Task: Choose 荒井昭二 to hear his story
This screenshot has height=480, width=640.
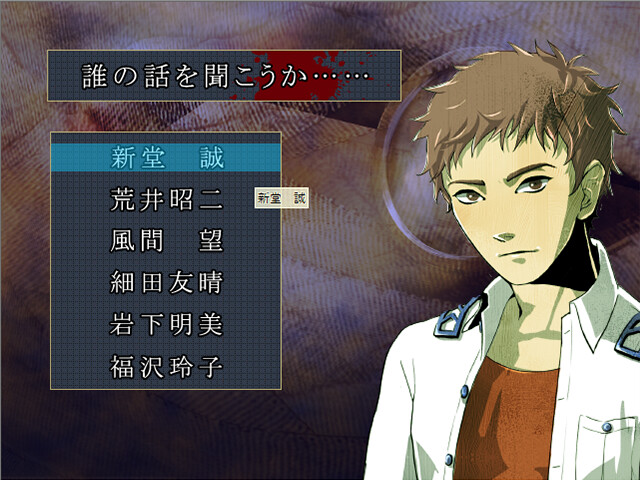Action: tap(166, 199)
